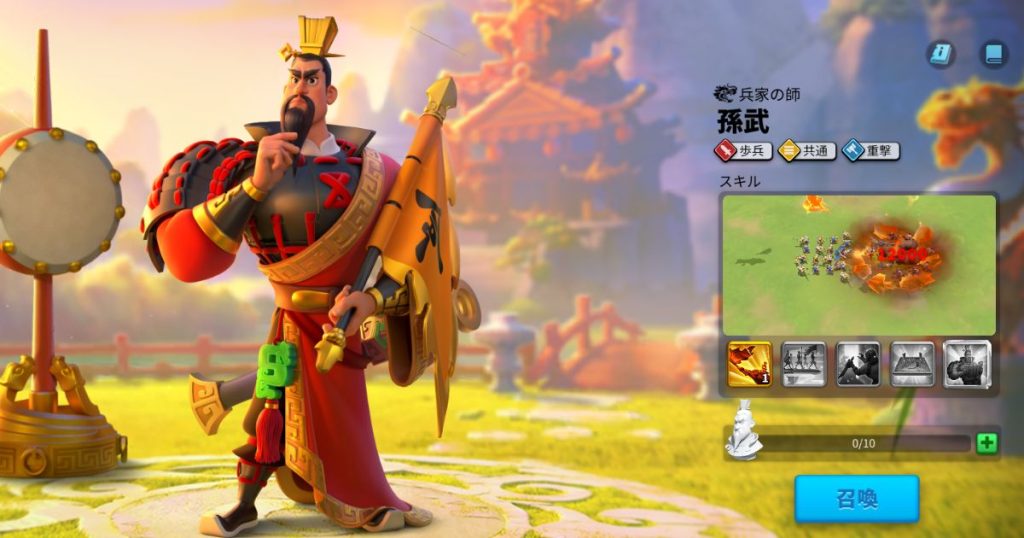This screenshot has width=1024, height=538.
Task: Choose the 重撃 tag
Action: [x=870, y=151]
